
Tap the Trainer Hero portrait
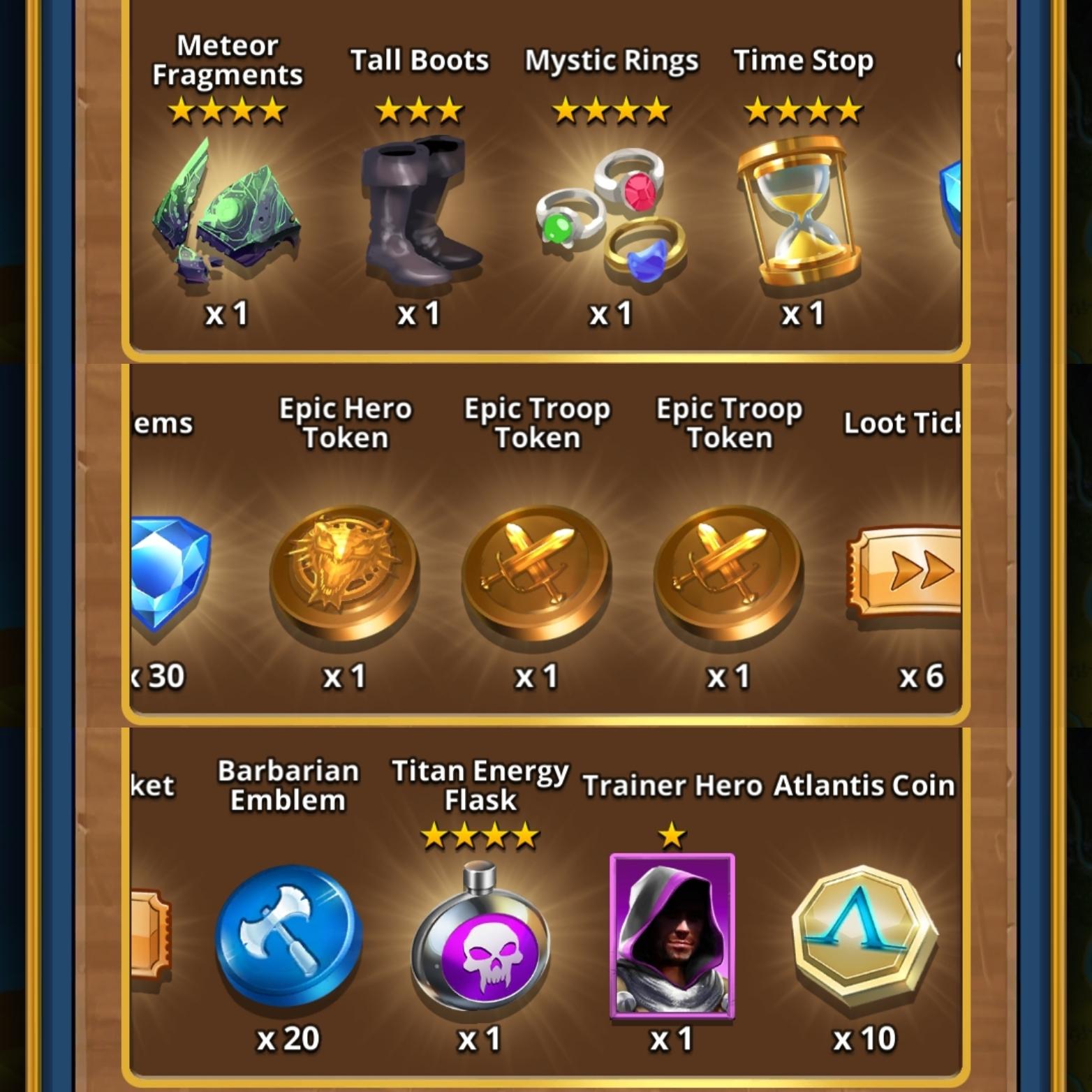(x=674, y=936)
